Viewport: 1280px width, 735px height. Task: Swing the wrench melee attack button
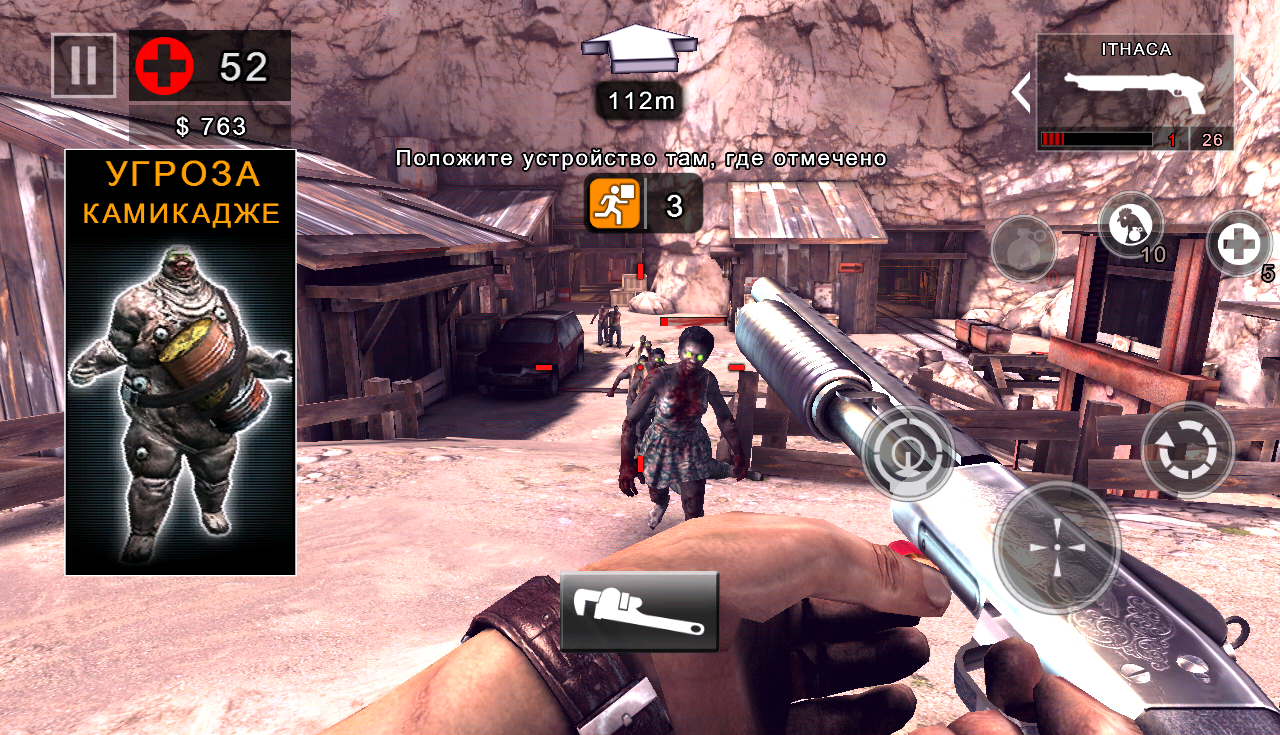(639, 611)
